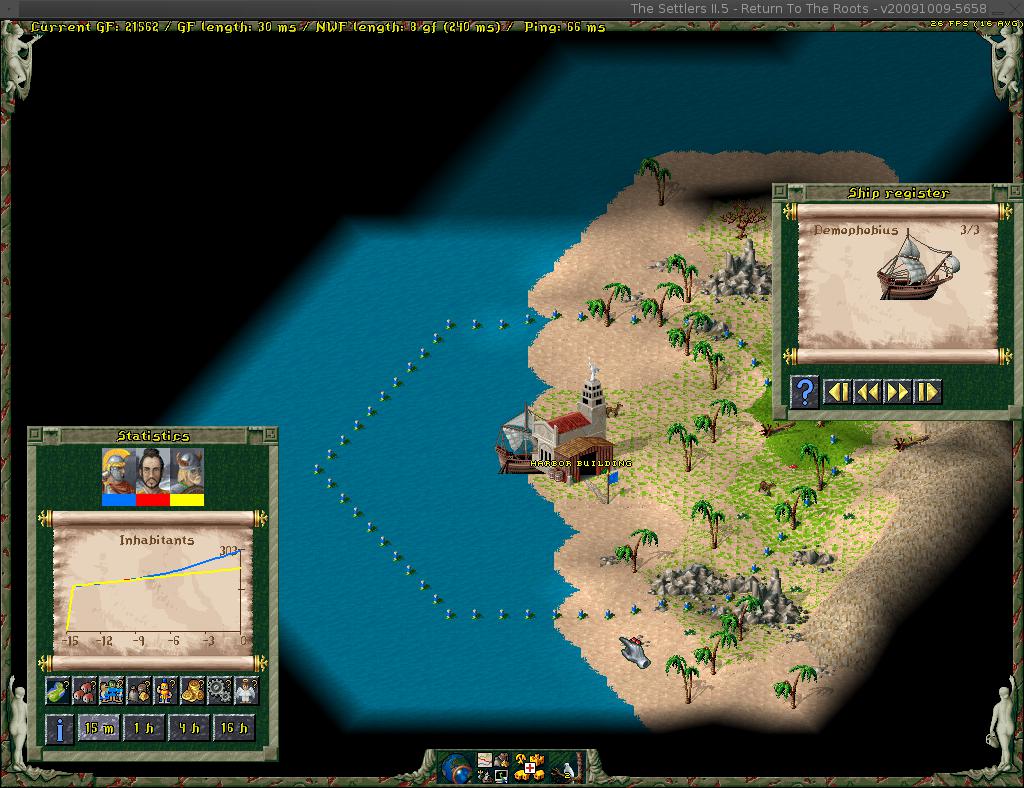Set the statistics time range to 15 m
Viewport: 1024px width, 788px height.
coord(99,728)
